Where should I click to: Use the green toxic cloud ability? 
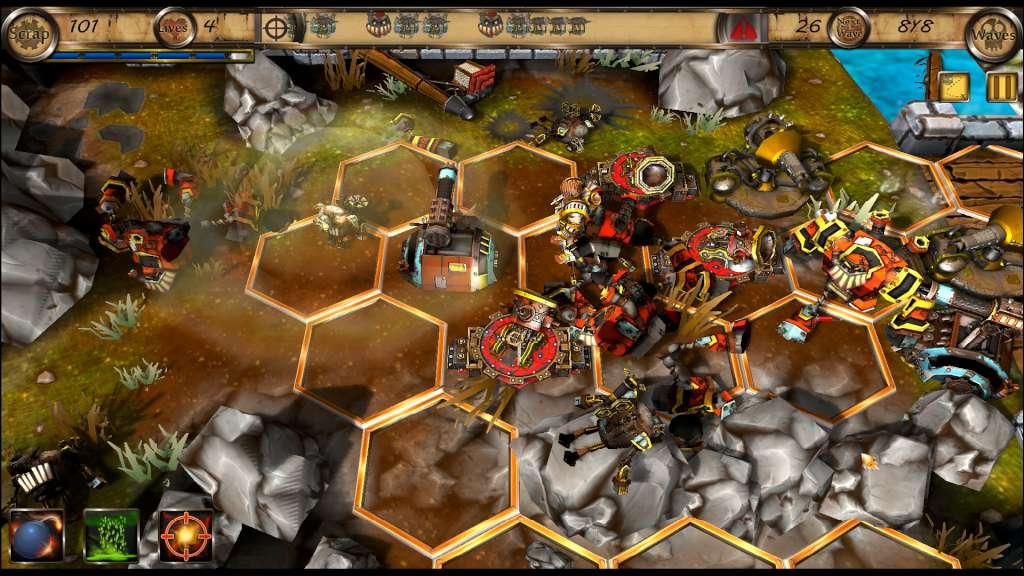(111, 535)
